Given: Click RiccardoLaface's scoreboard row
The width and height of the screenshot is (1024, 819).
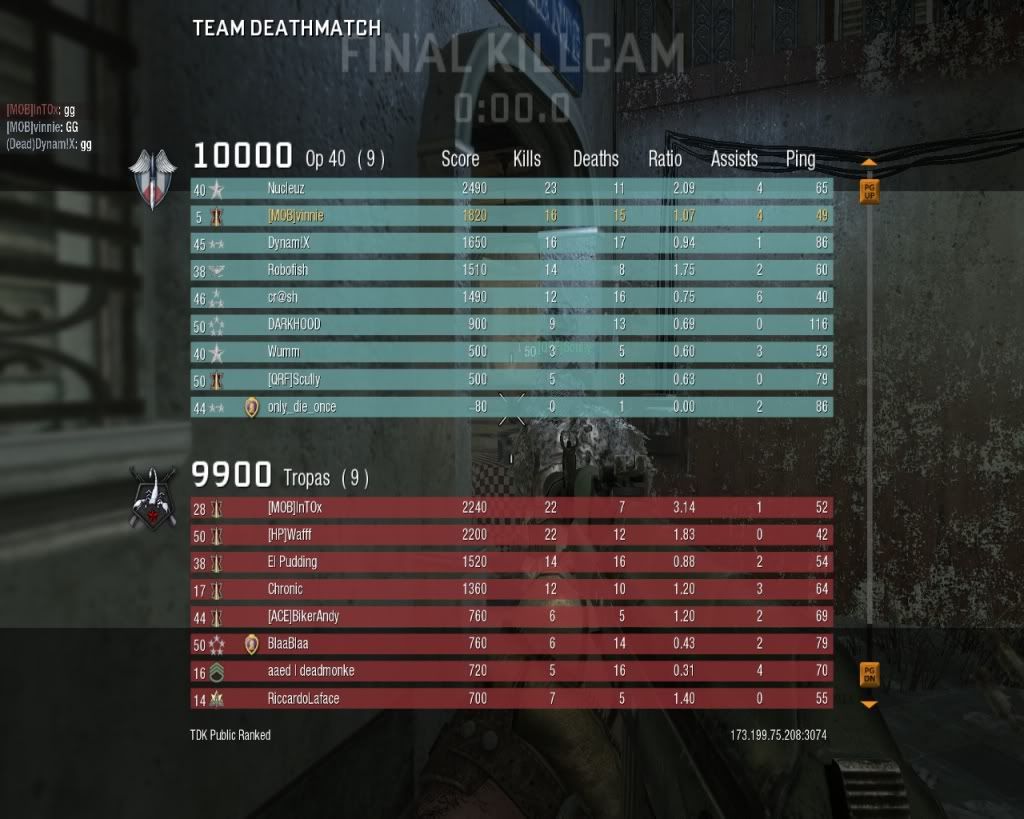Looking at the screenshot, I should (511, 698).
